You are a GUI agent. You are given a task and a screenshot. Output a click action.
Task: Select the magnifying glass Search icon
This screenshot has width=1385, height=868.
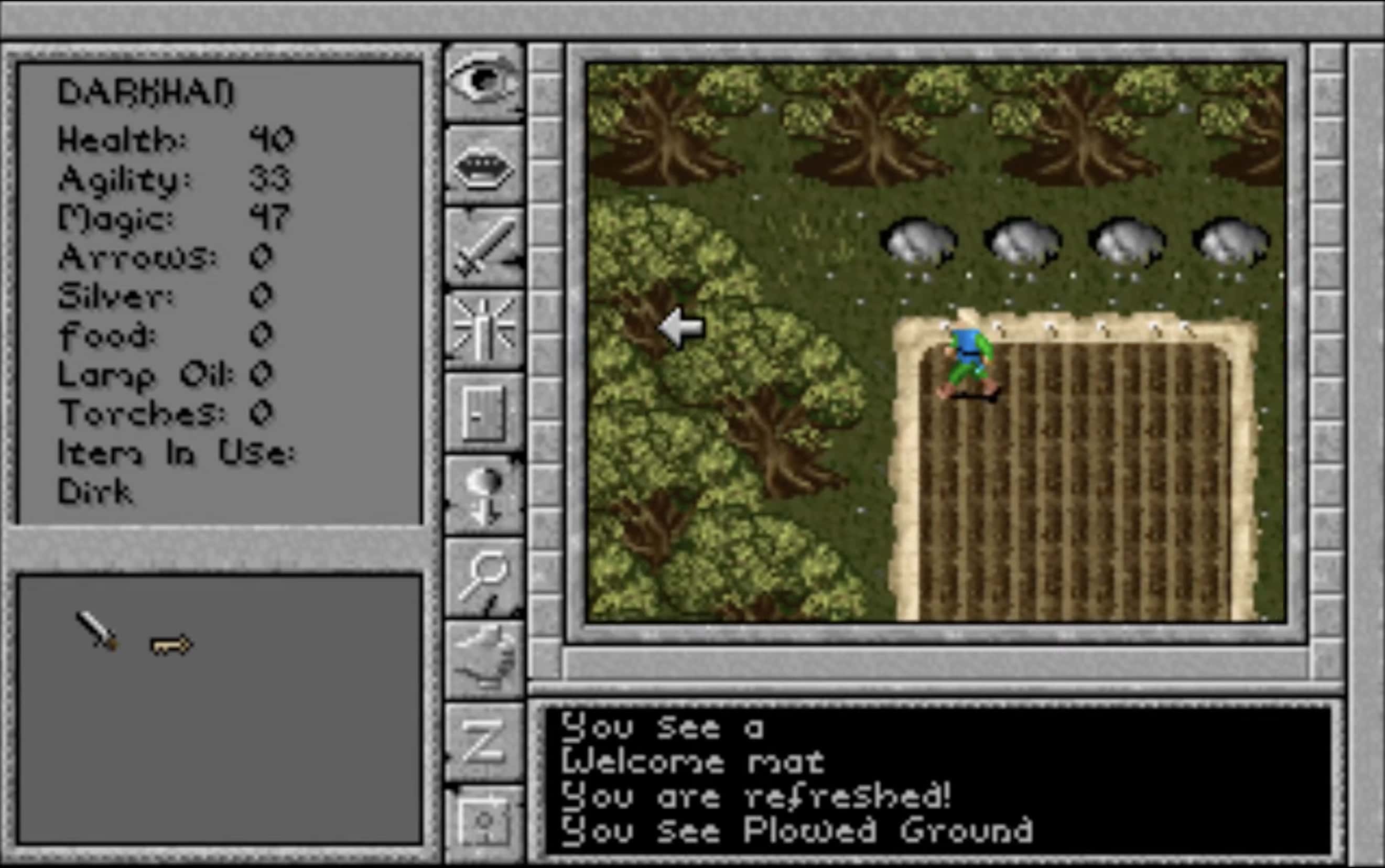pos(485,574)
